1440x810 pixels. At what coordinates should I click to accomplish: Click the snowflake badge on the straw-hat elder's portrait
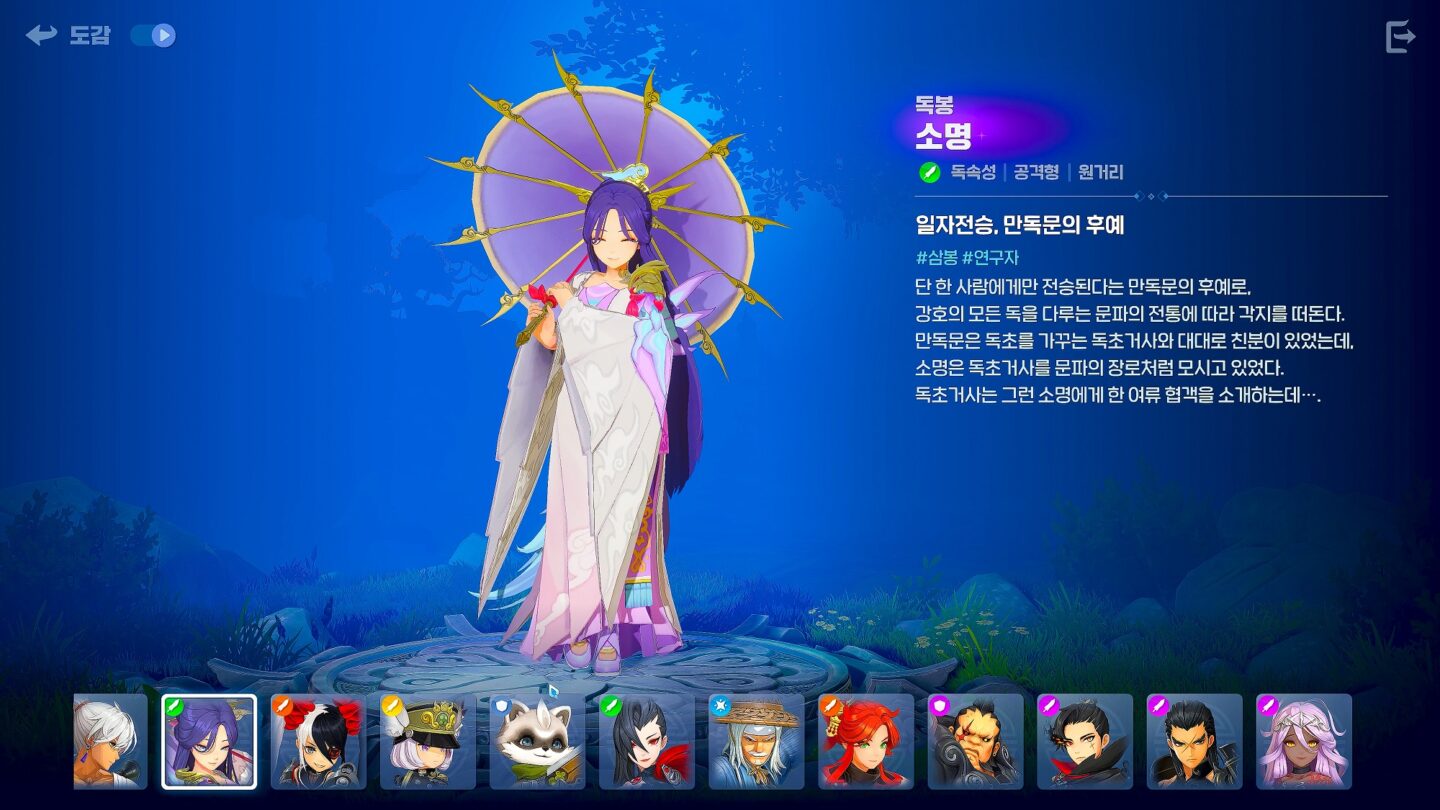718,703
